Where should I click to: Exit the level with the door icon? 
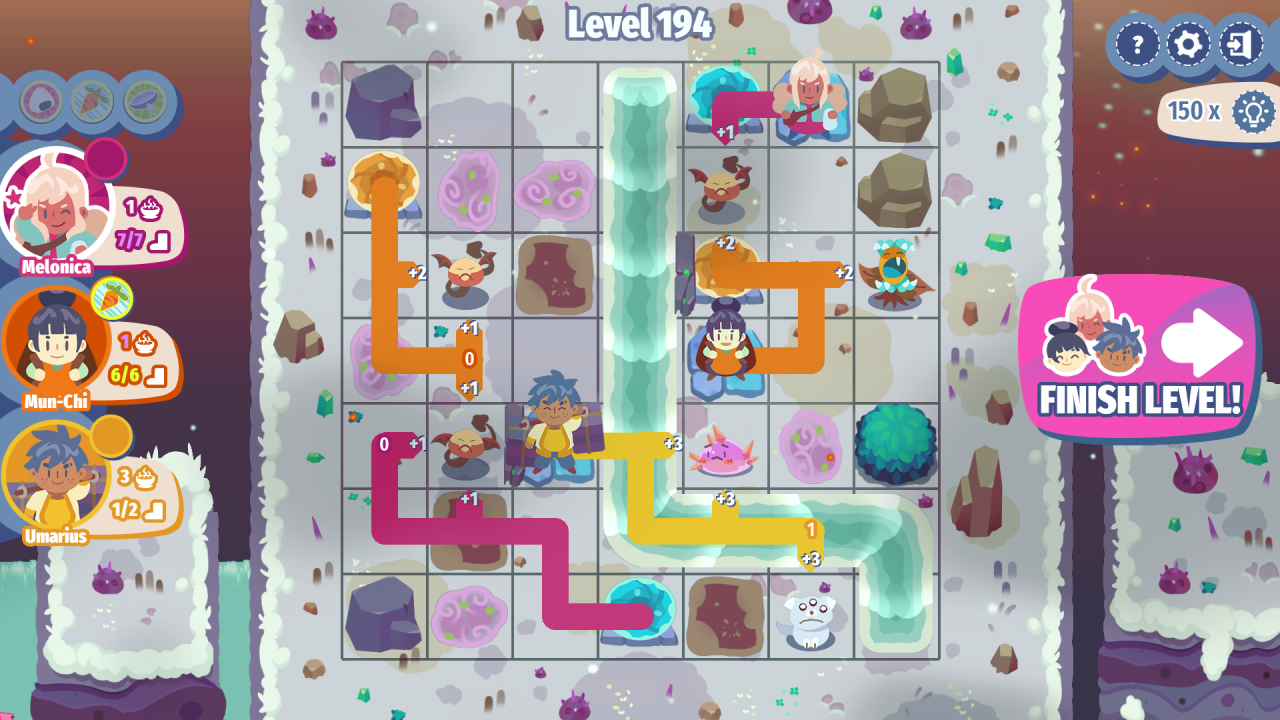pos(1241,45)
